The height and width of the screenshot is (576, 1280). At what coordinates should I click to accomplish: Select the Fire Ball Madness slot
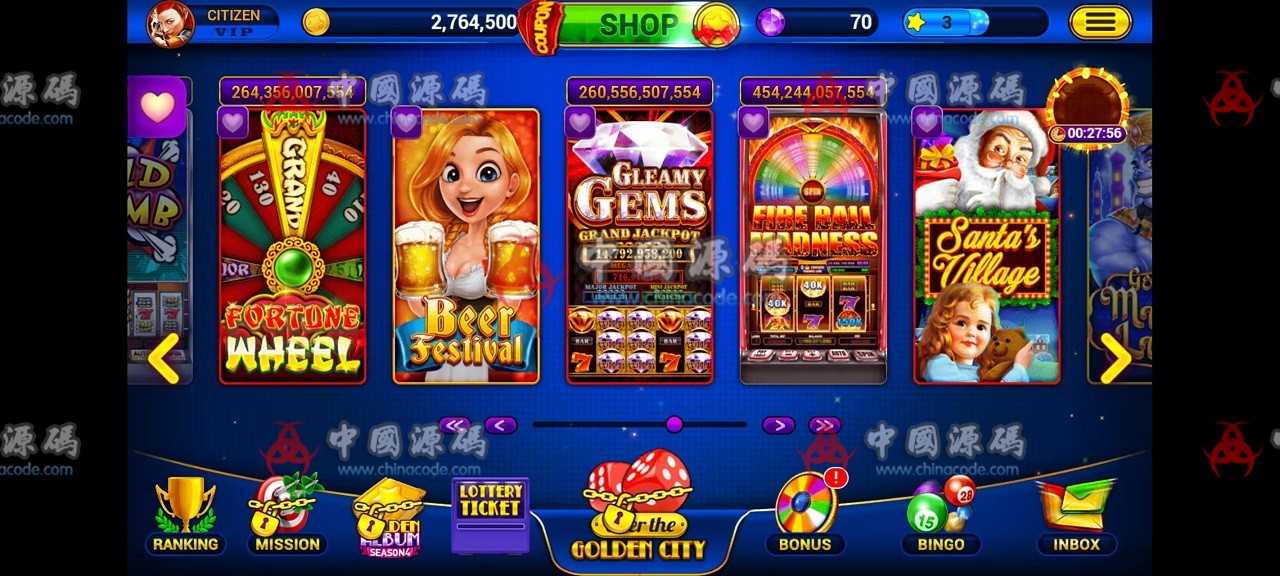813,246
